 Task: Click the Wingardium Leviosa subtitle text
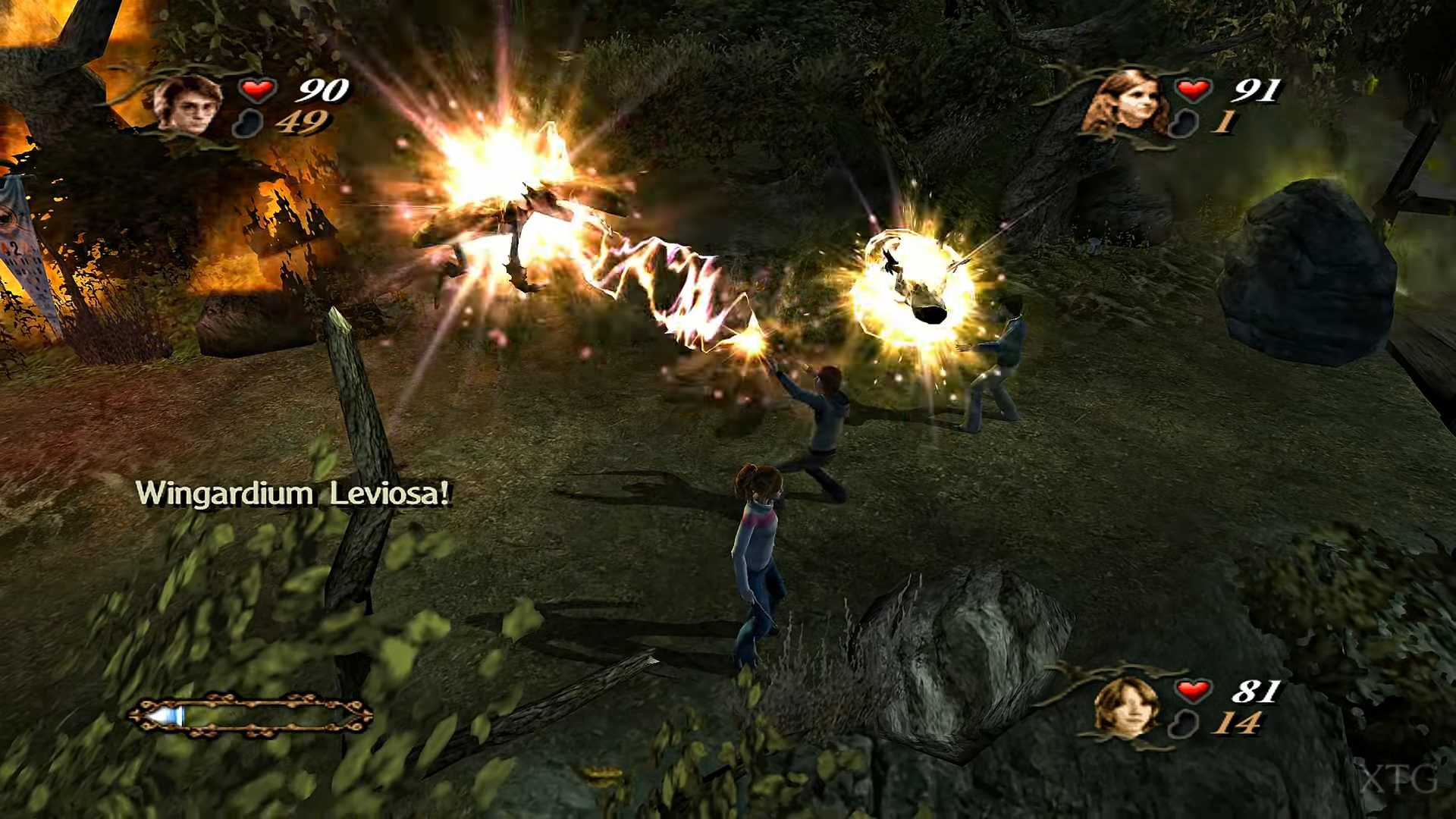pos(294,494)
